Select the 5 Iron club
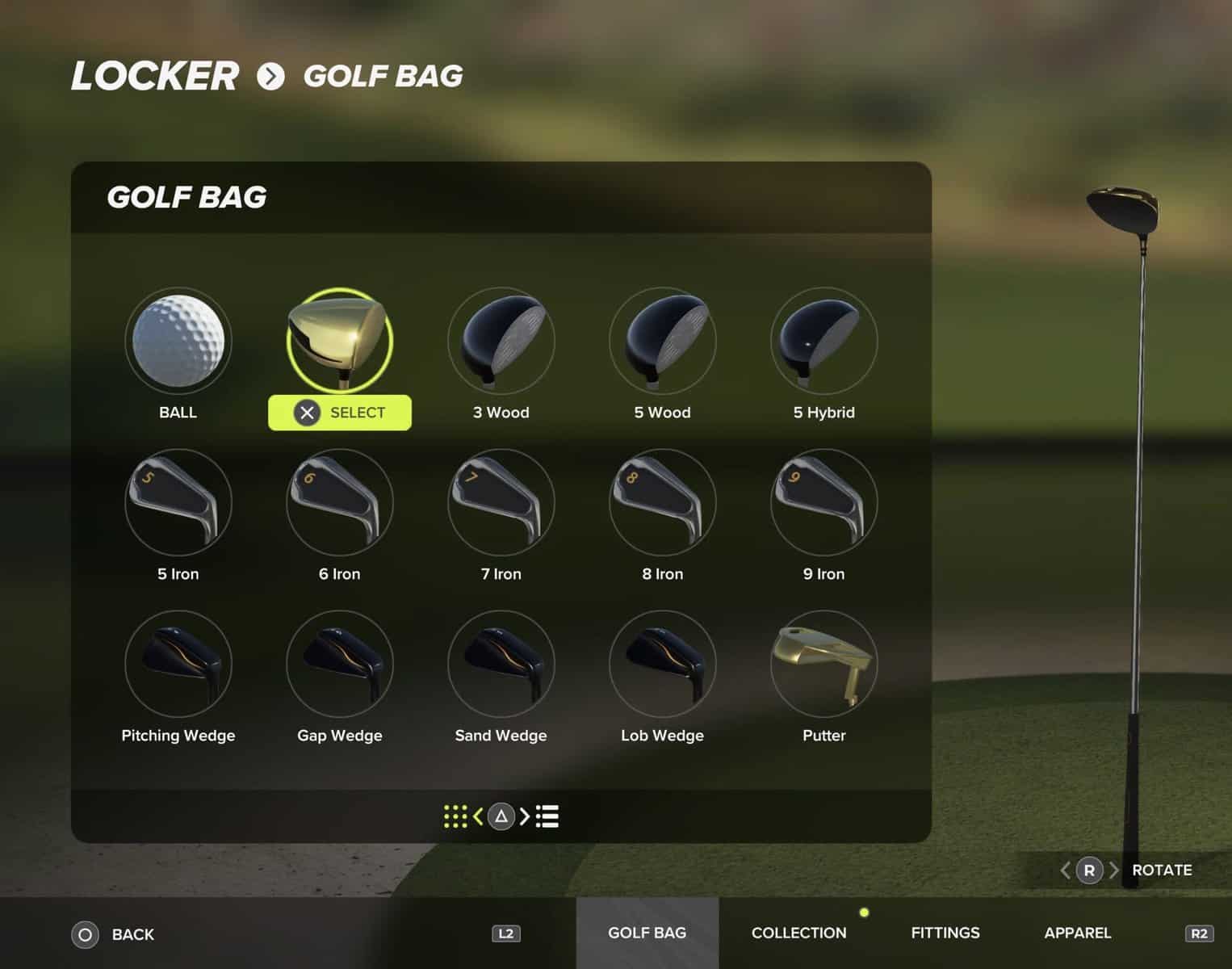 coord(178,502)
